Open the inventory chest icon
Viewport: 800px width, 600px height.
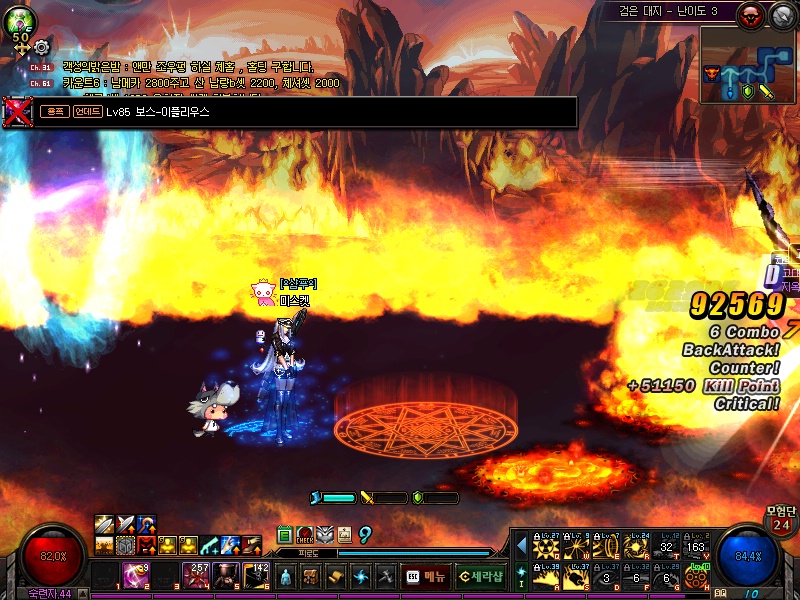click(311, 576)
